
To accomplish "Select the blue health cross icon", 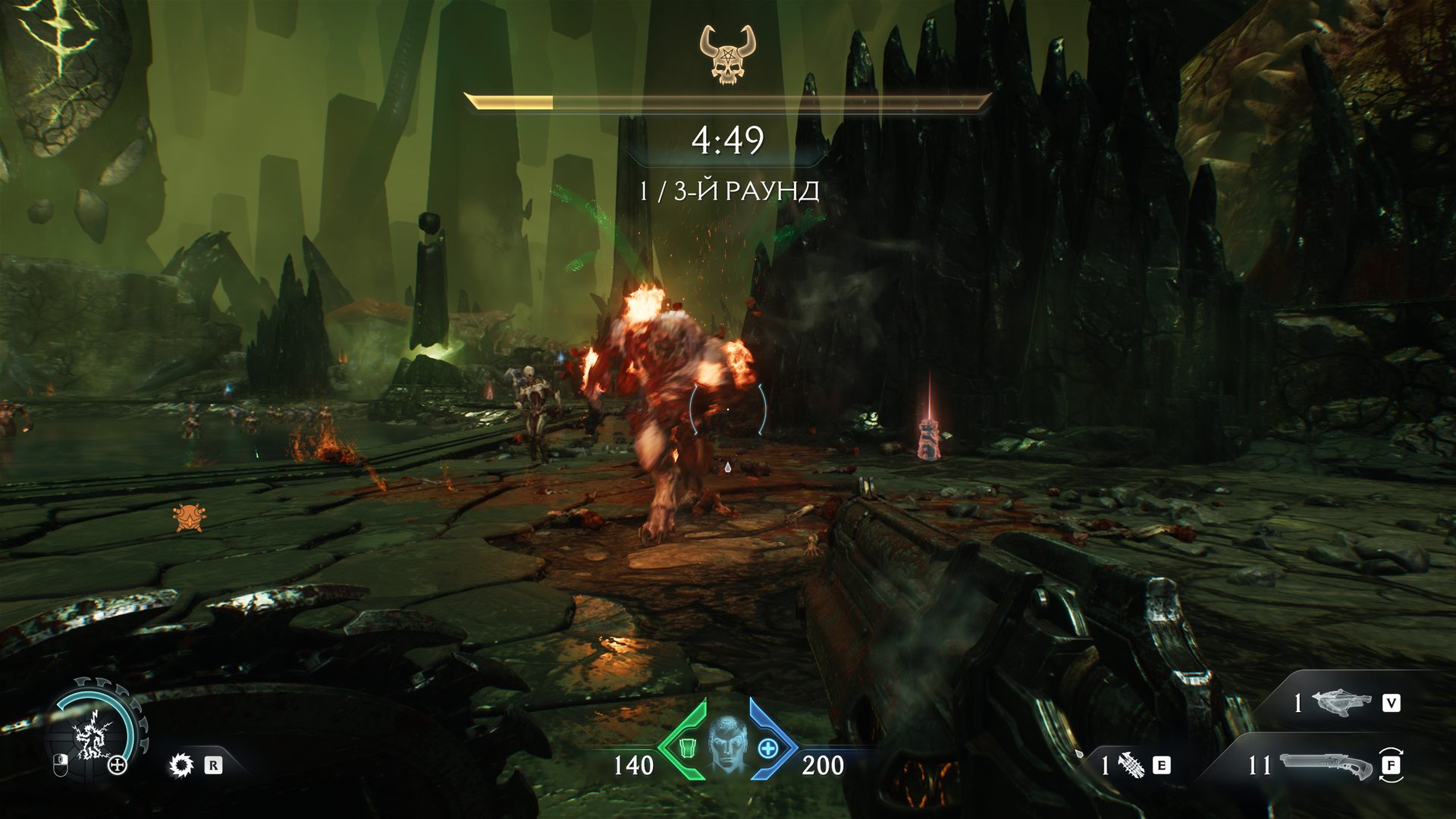I will pos(768,749).
